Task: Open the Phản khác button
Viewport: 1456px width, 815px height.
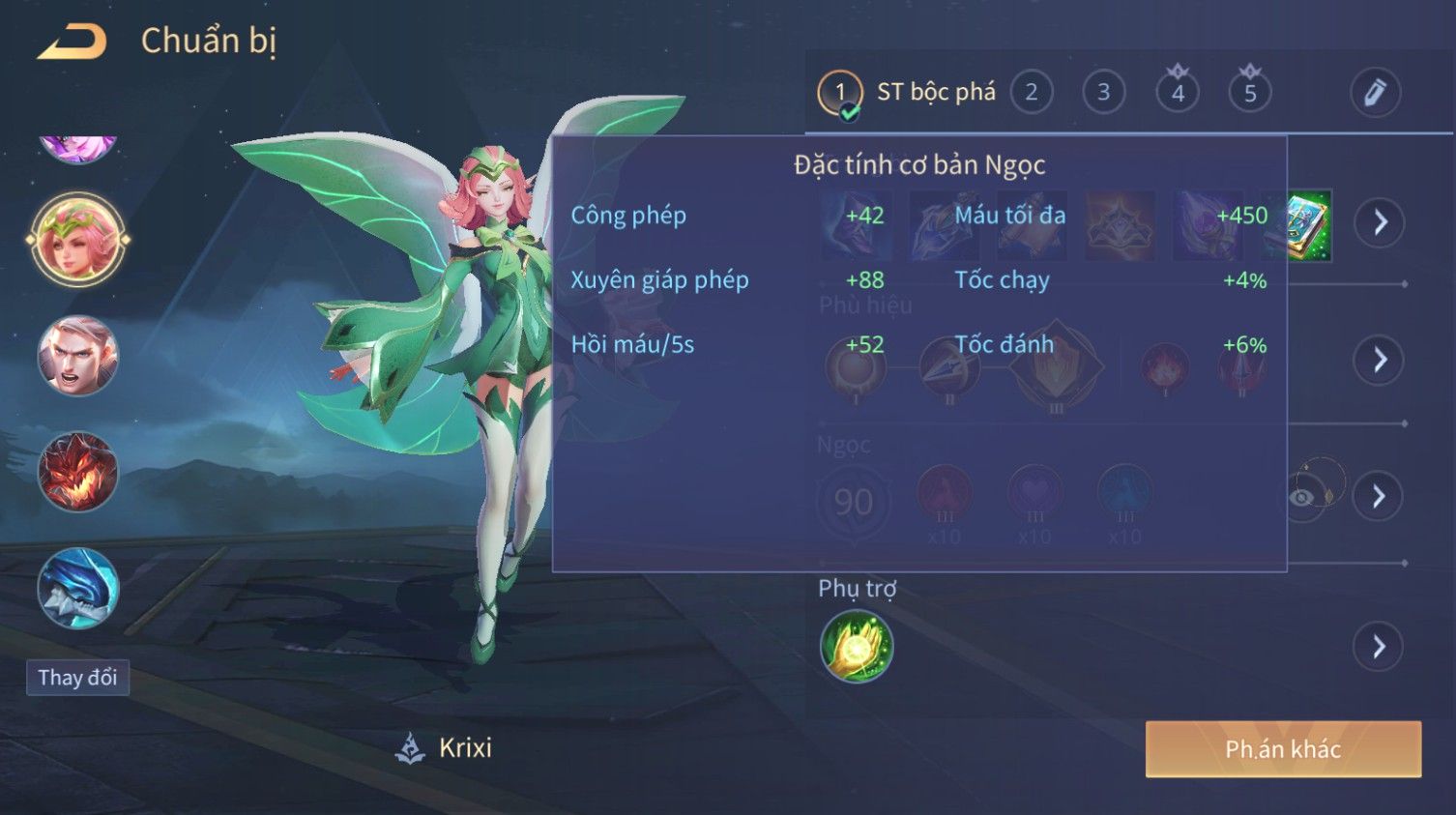Action: pyautogui.click(x=1283, y=749)
